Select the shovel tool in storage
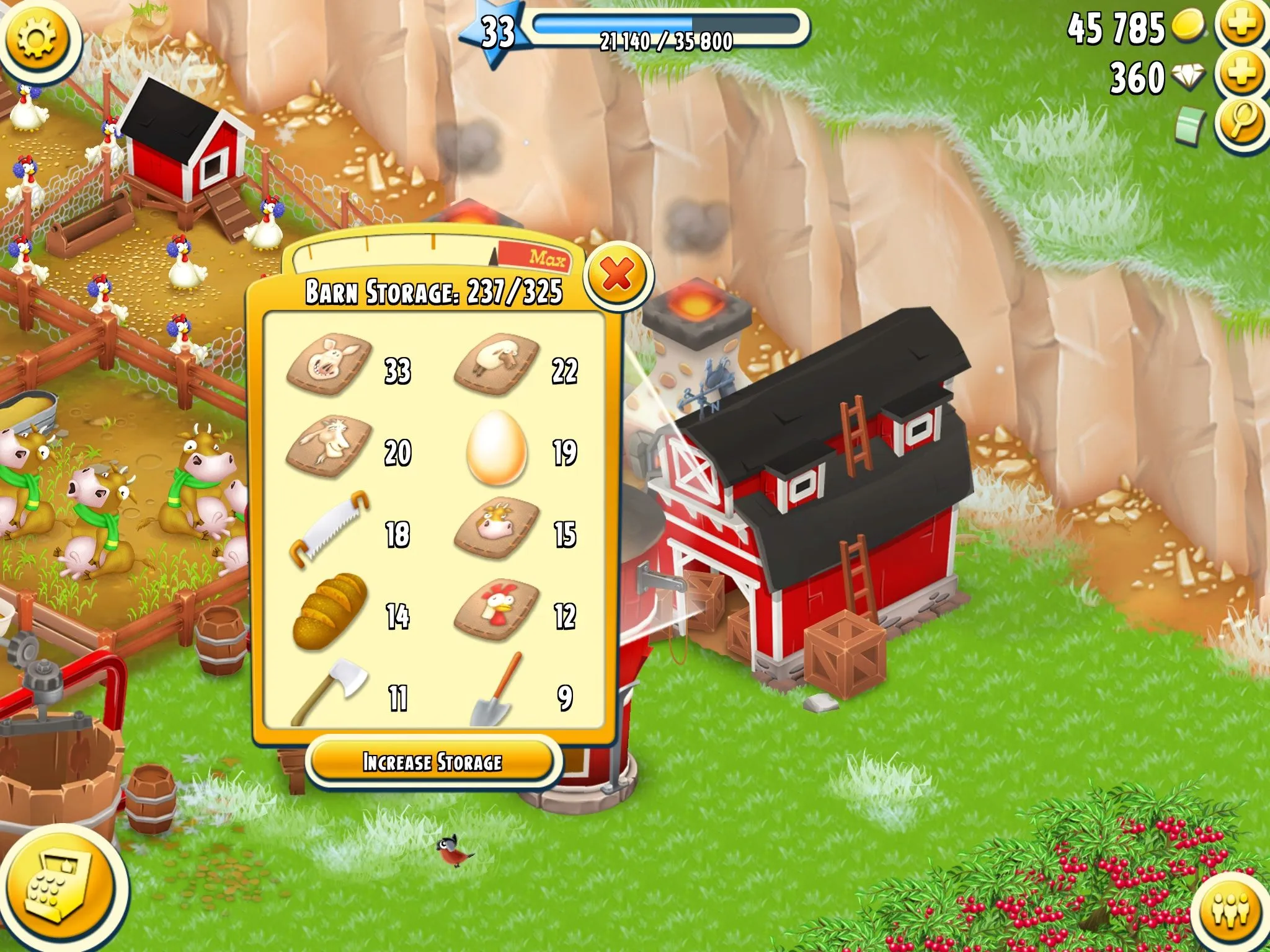Image resolution: width=1270 pixels, height=952 pixels. [x=496, y=691]
